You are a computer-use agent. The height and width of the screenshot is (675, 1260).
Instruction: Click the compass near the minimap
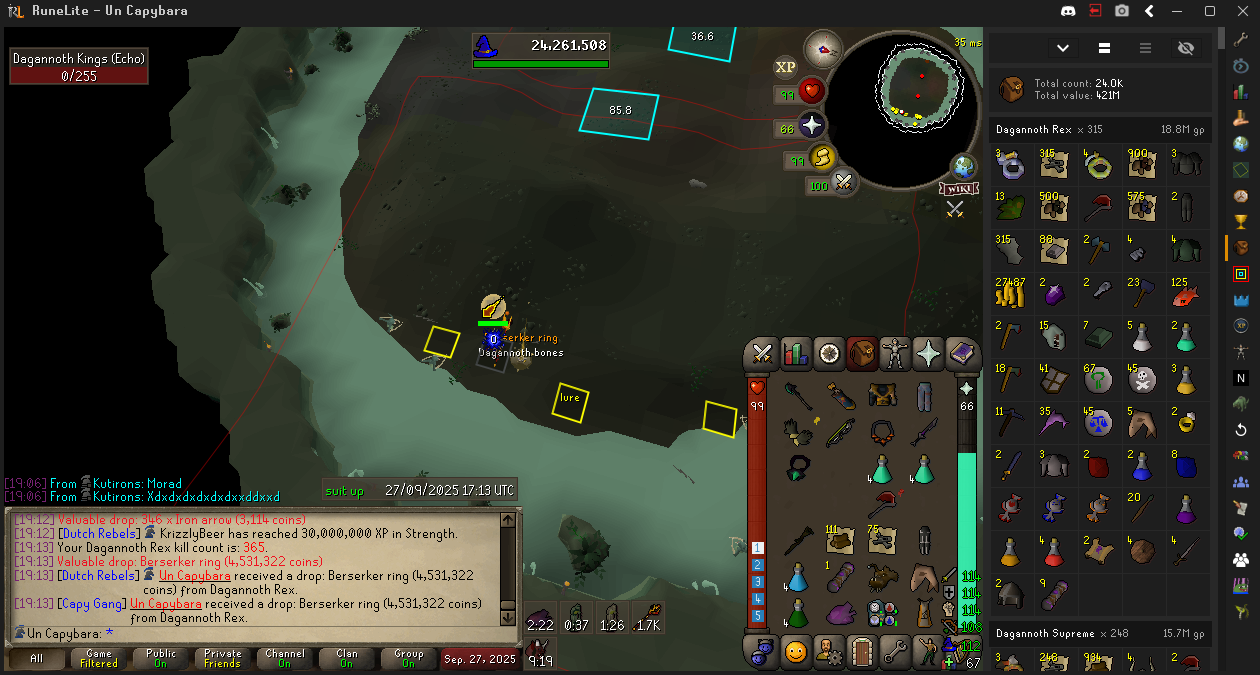coord(823,48)
